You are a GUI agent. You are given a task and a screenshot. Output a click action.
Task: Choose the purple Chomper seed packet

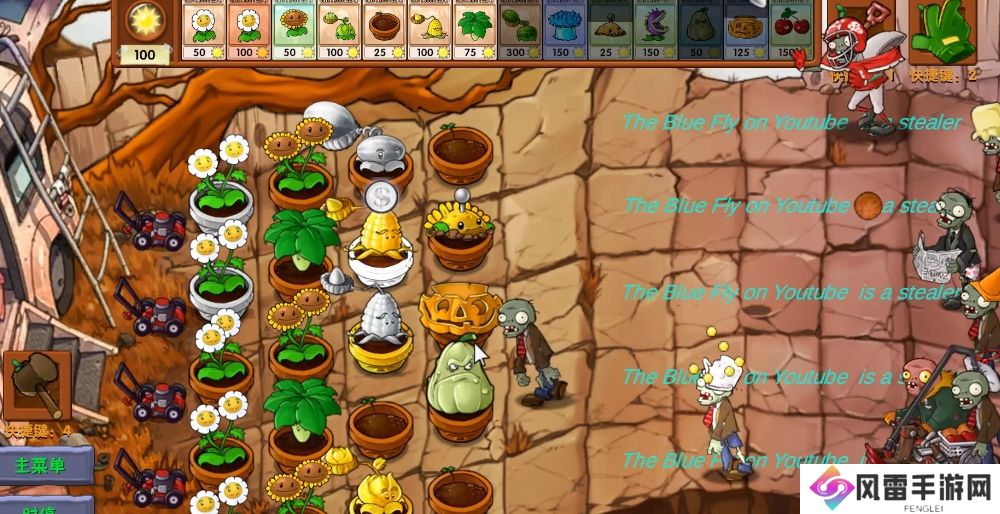(x=652, y=30)
